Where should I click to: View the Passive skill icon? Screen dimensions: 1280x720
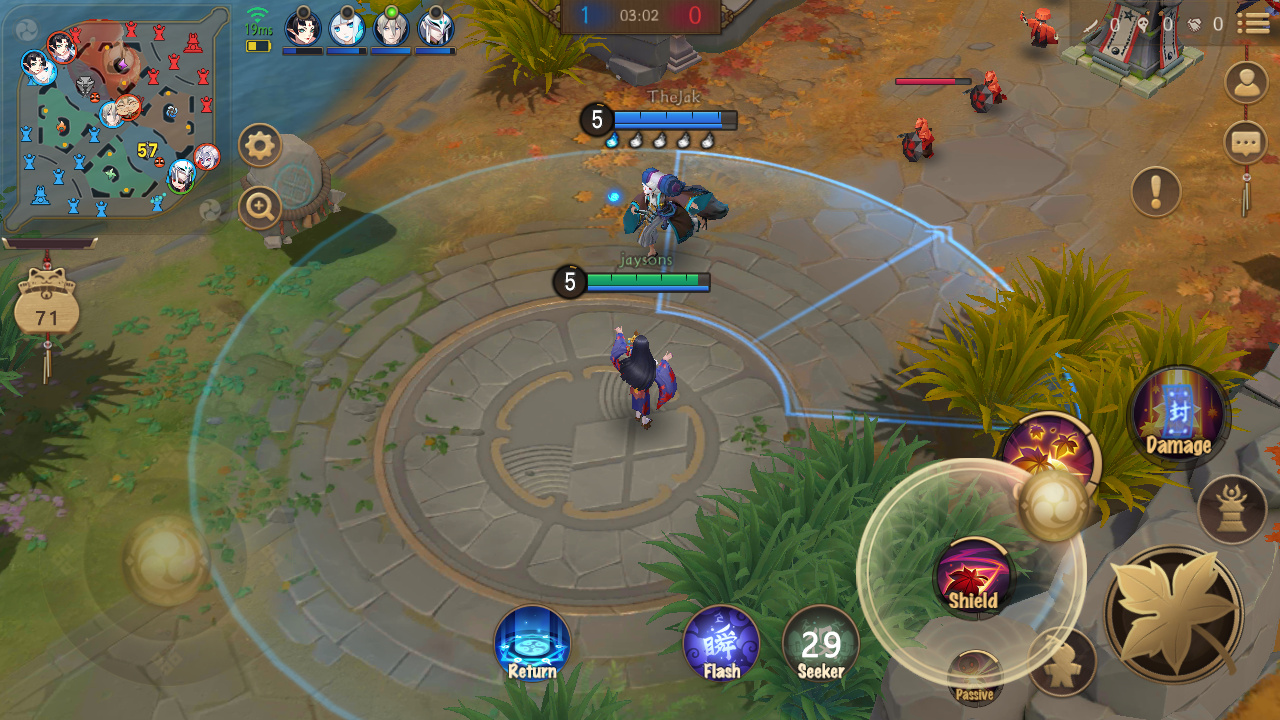[974, 678]
